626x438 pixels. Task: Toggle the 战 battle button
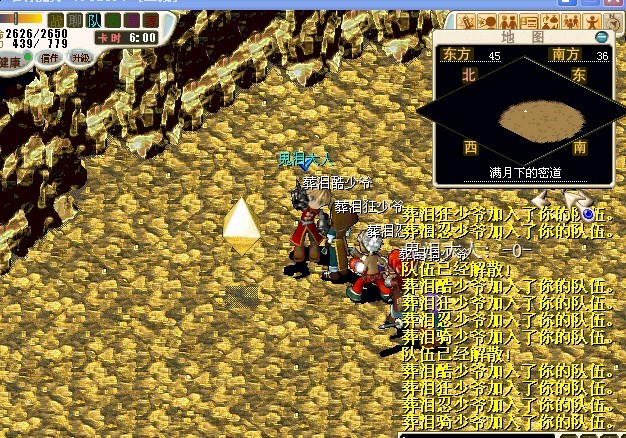[x=56, y=20]
